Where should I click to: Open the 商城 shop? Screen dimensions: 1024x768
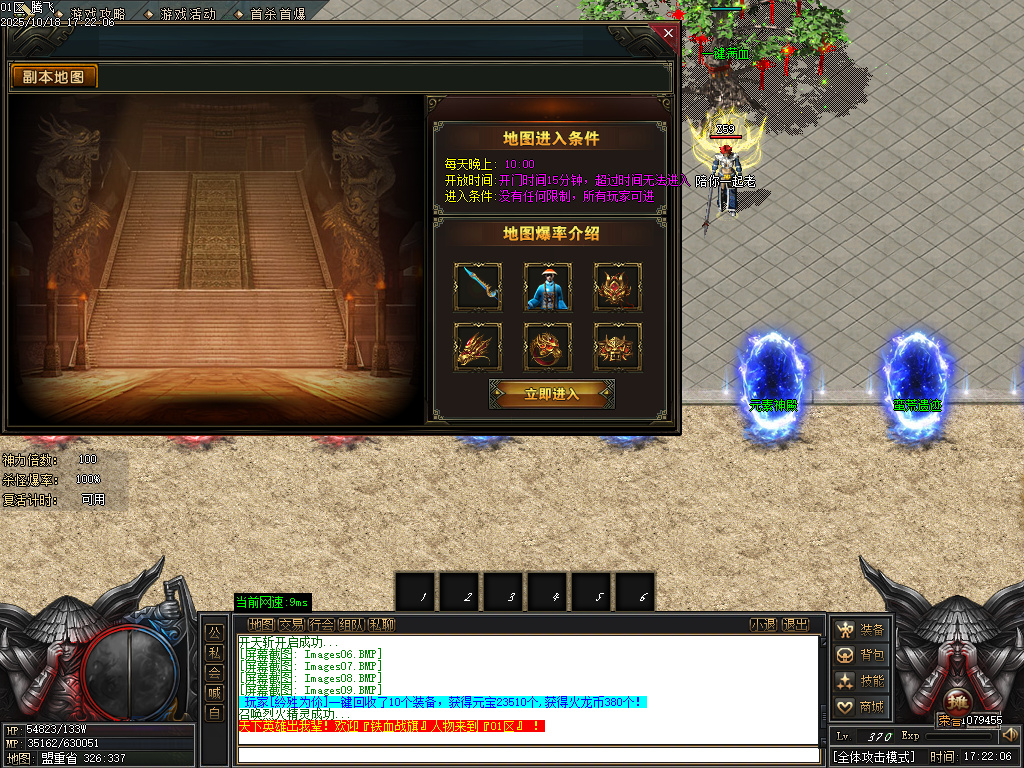862,707
